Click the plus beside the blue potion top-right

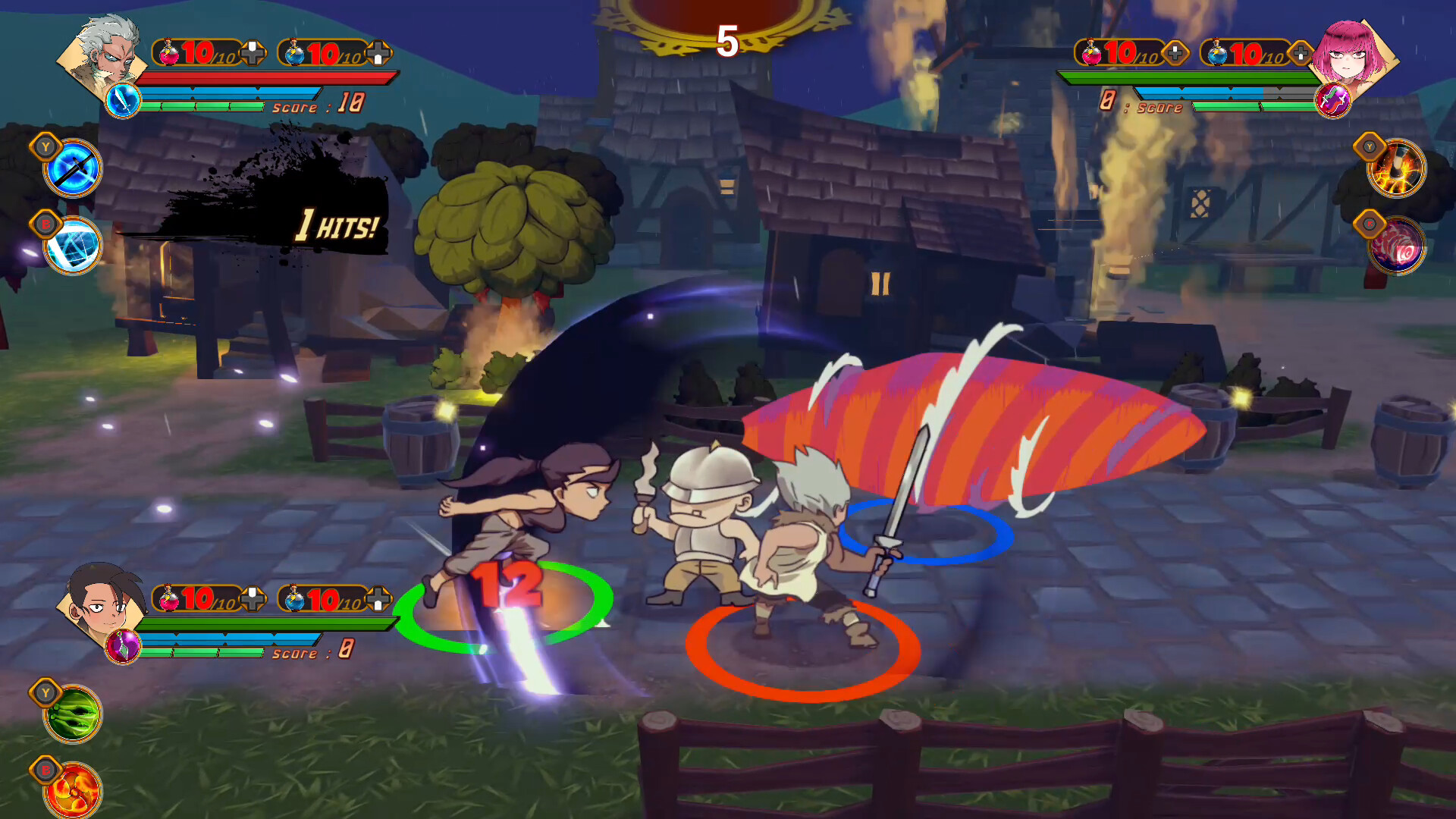click(1301, 52)
